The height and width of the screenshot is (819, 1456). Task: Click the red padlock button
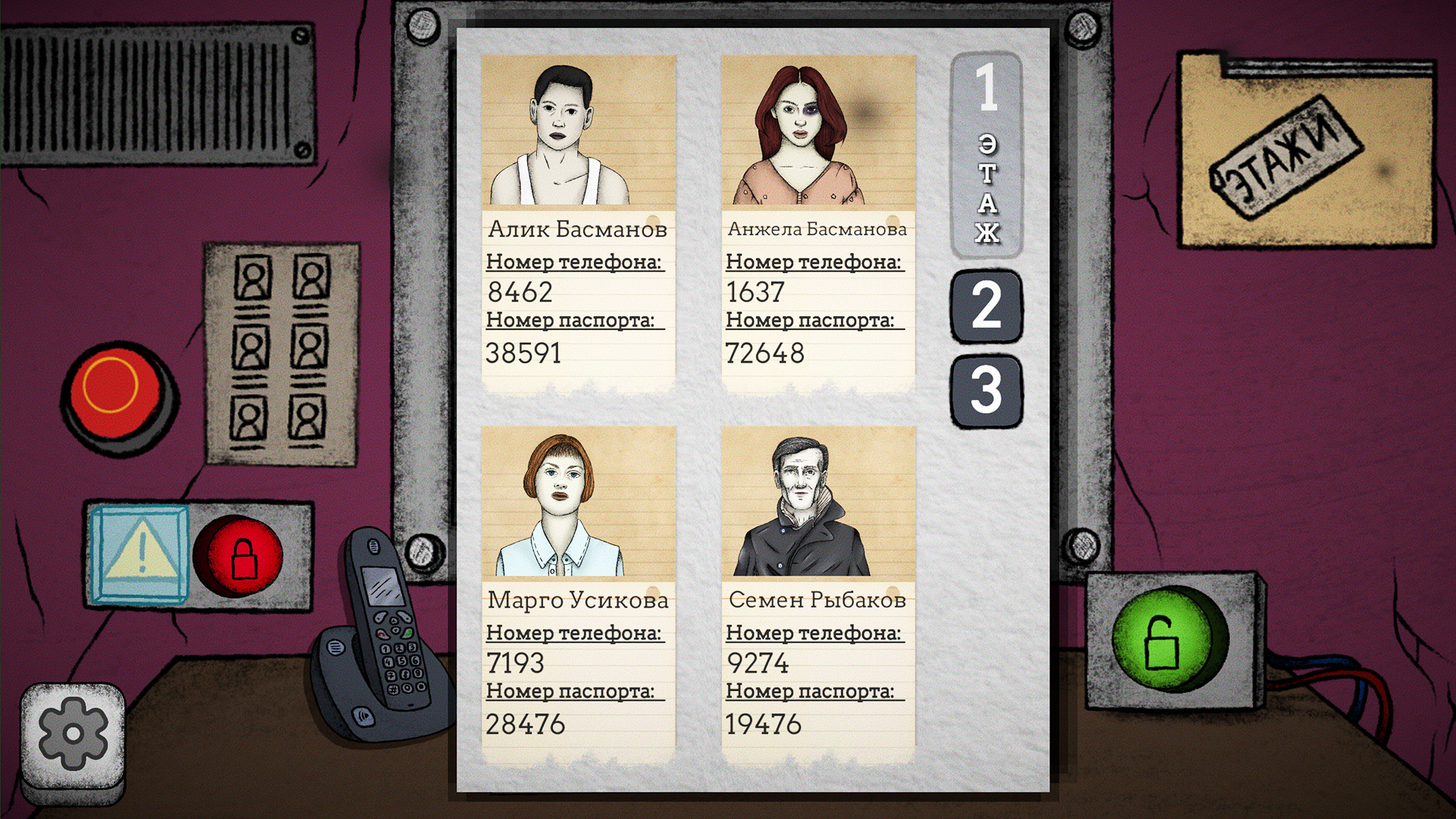pos(239,557)
